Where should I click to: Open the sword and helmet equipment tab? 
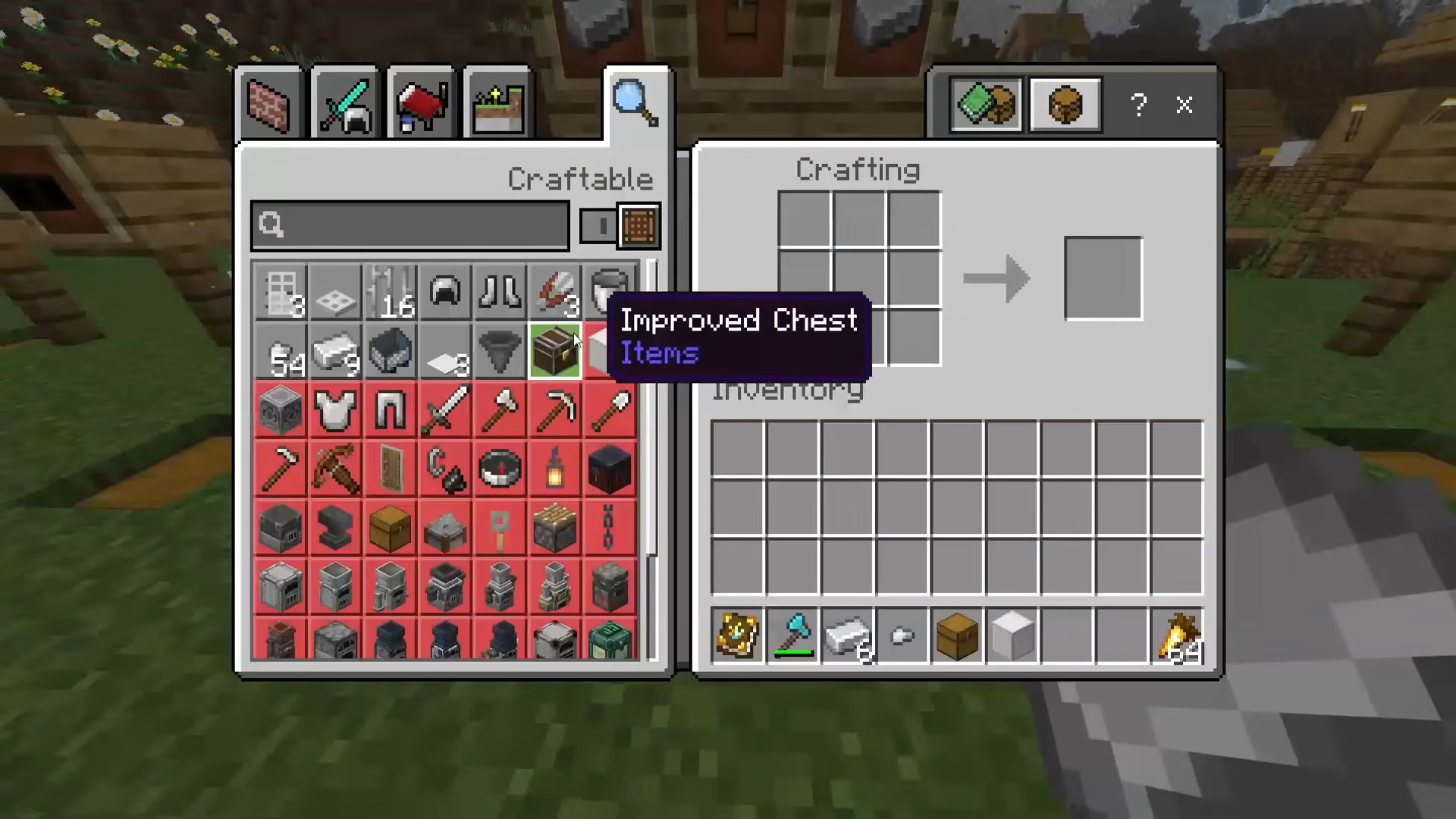click(345, 105)
